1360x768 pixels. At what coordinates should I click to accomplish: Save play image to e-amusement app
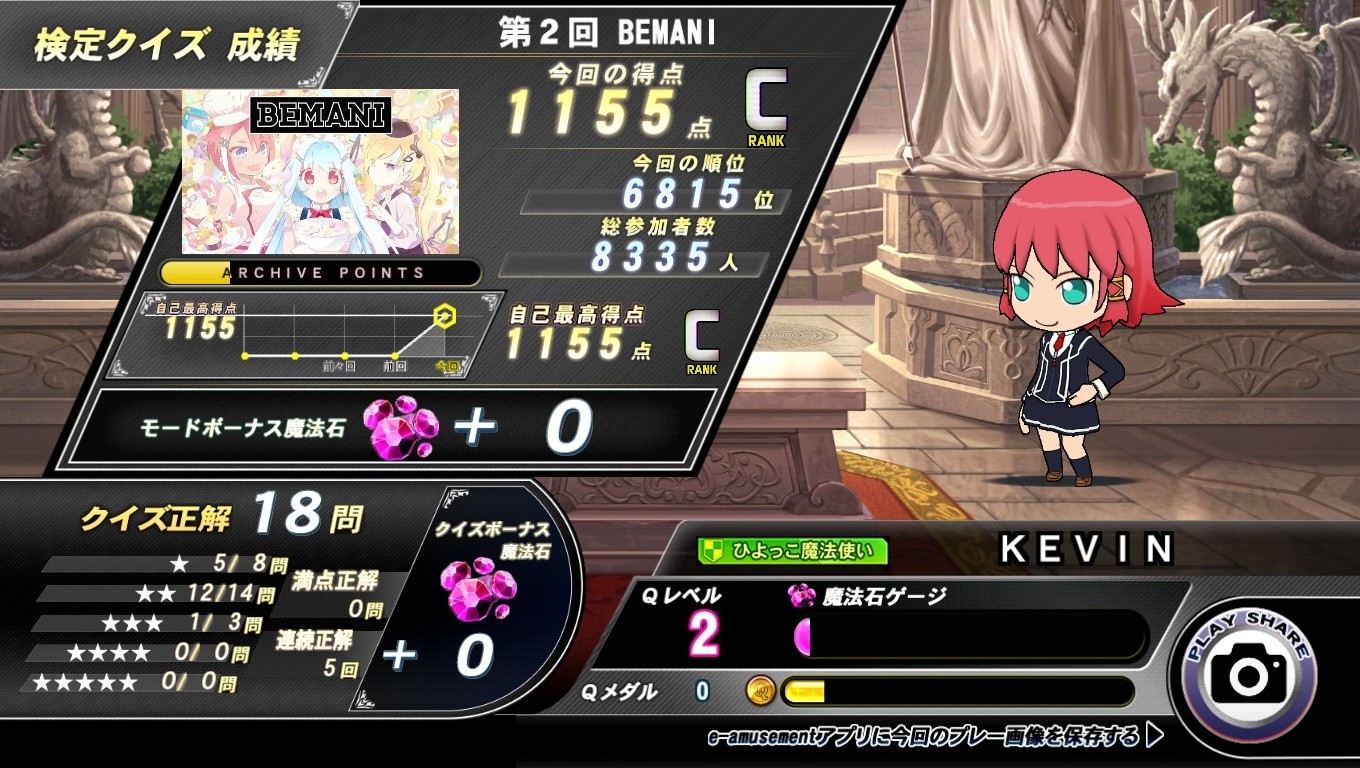(935, 737)
